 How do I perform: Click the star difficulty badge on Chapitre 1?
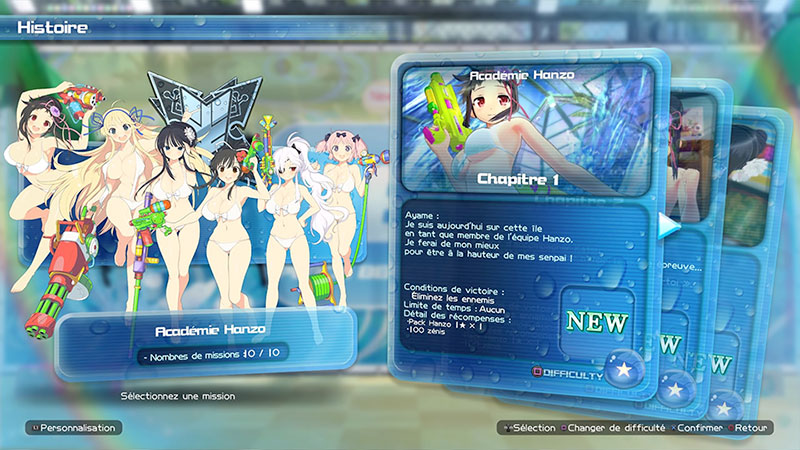[x=626, y=369]
